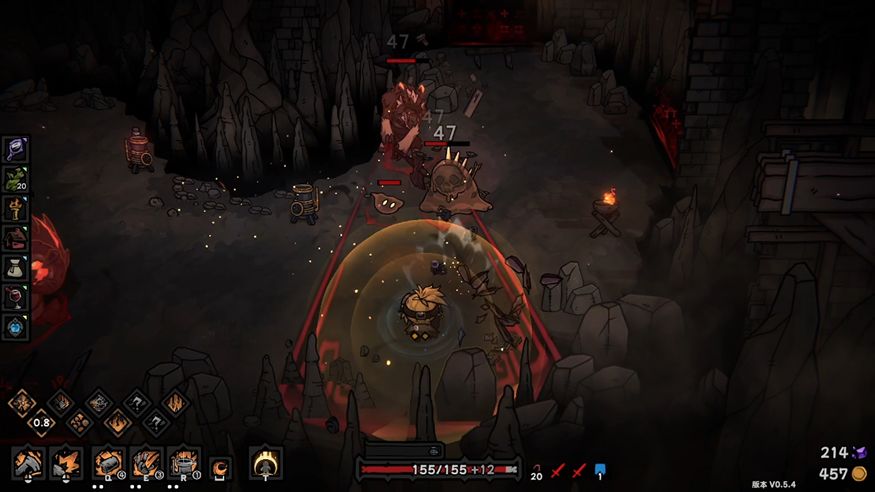Image resolution: width=875 pixels, height=492 pixels.
Task: Activate the T glowing figure ultimate
Action: 265,463
